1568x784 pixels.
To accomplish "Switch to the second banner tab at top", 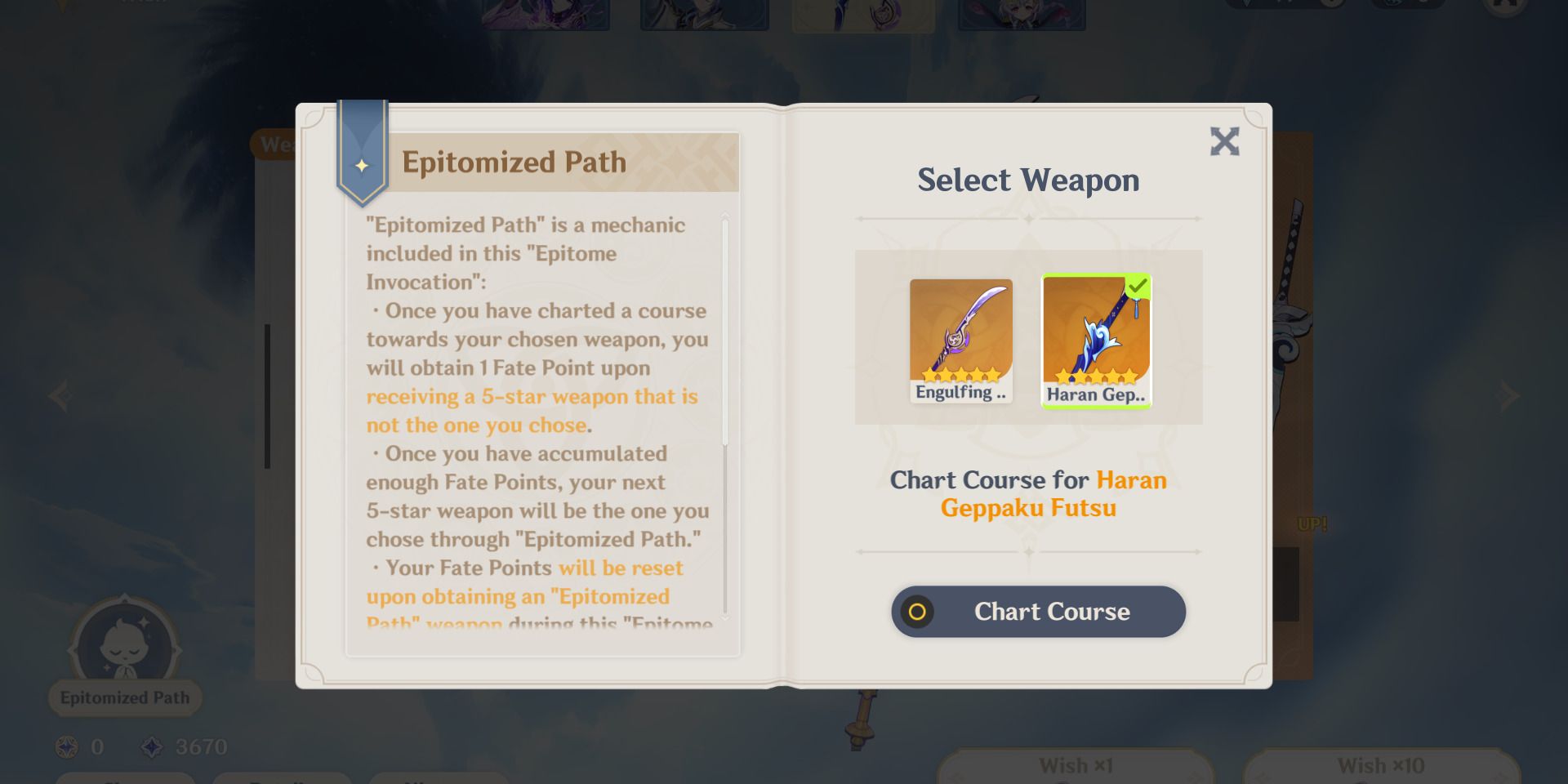I will point(704,12).
